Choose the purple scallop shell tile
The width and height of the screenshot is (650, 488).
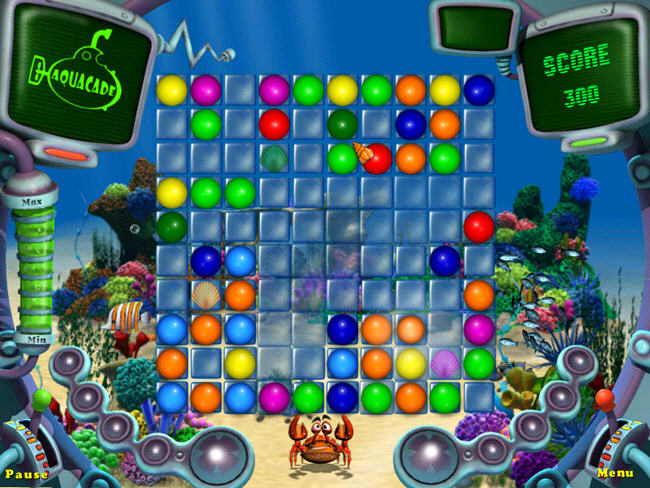tap(444, 362)
